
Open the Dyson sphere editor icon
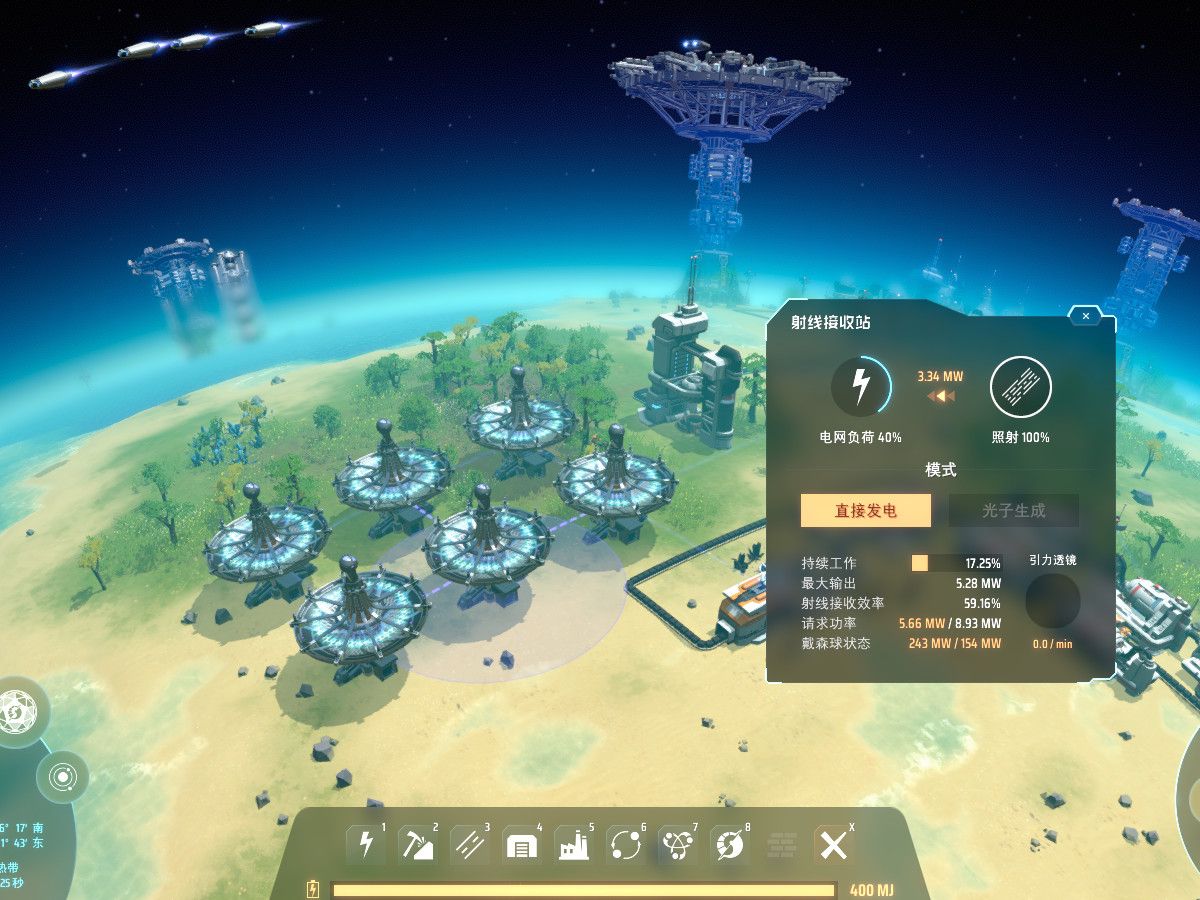17,712
